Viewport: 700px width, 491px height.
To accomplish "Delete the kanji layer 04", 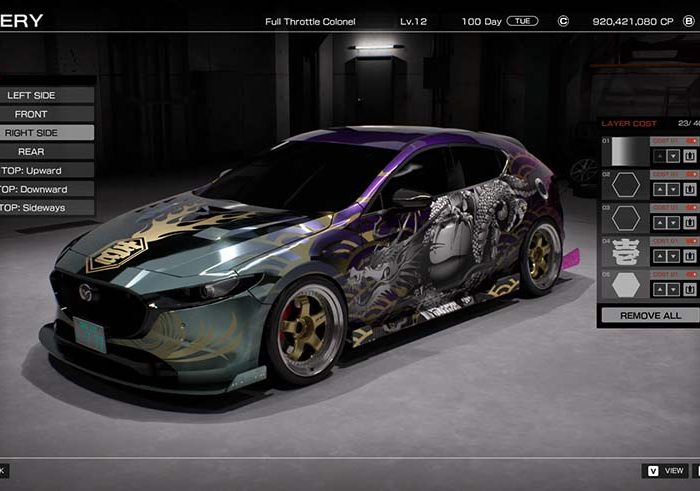I will point(690,256).
